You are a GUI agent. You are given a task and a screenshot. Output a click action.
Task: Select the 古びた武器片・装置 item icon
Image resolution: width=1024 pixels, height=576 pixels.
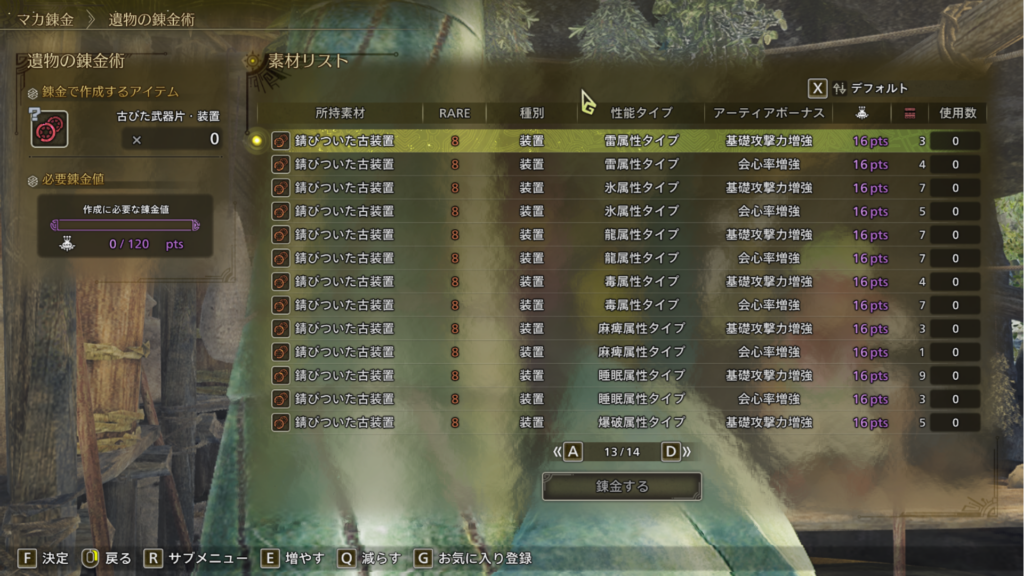pyautogui.click(x=49, y=129)
